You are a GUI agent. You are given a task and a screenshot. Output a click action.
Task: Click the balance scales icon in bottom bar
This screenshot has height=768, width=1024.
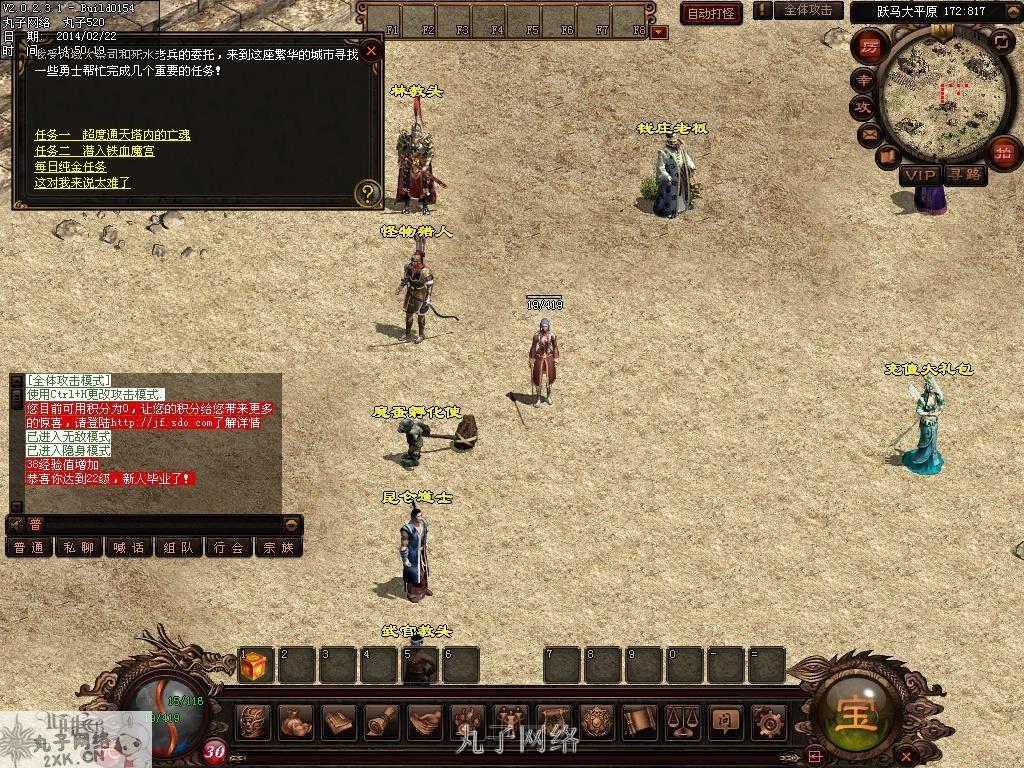click(x=680, y=721)
